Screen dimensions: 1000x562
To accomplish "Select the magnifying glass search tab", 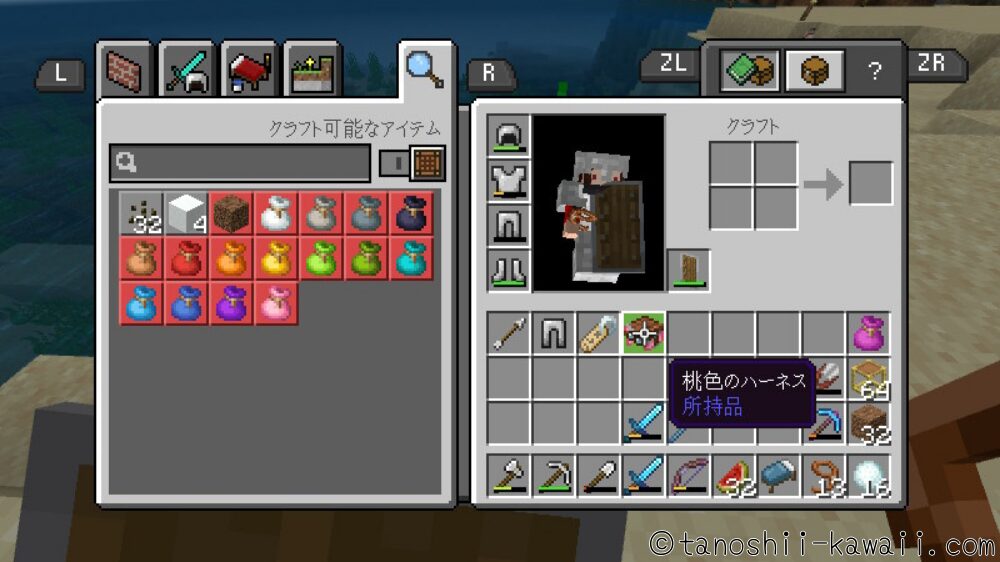I will pyautogui.click(x=425, y=68).
